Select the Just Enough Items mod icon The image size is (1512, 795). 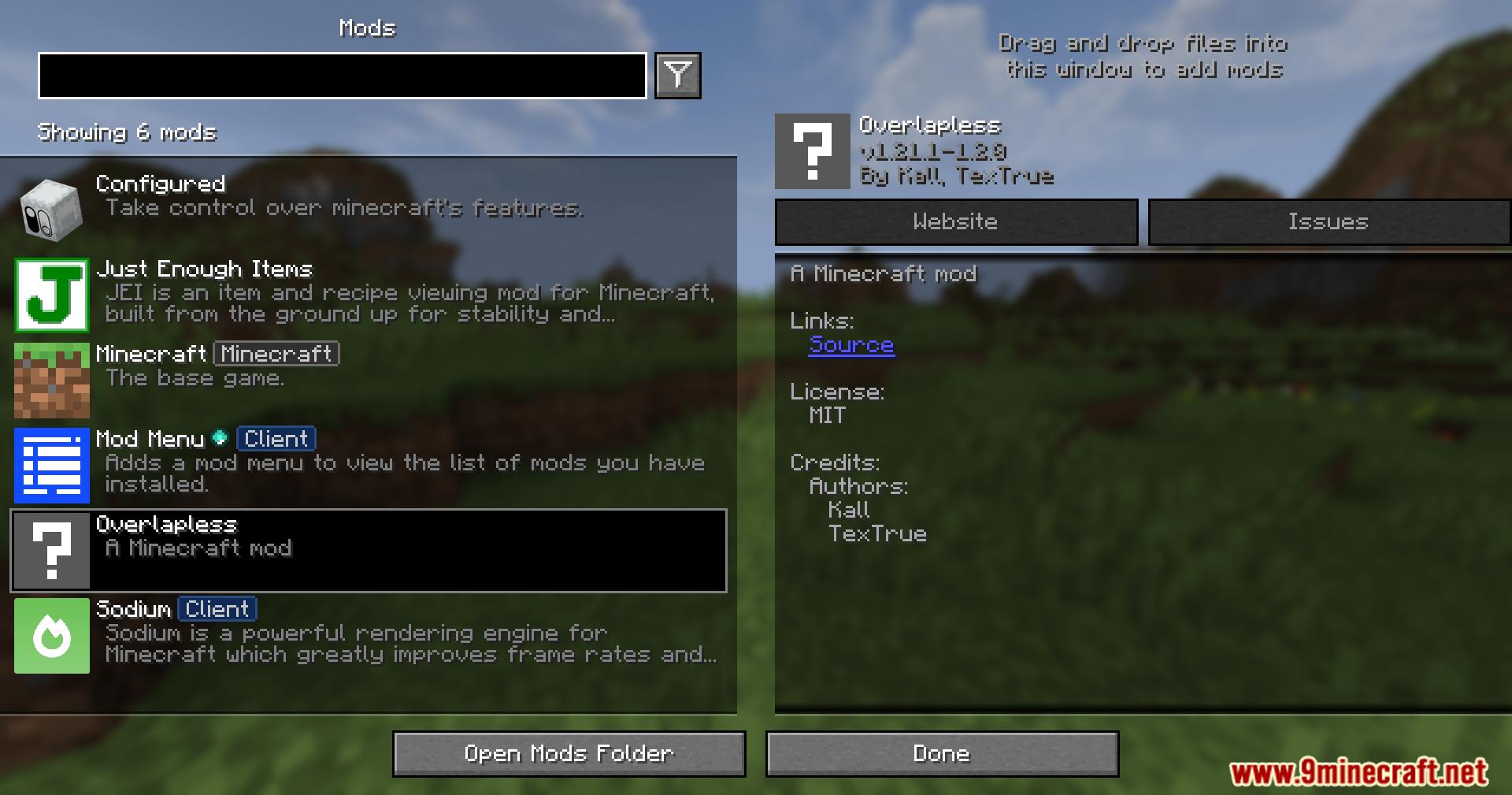[x=50, y=296]
